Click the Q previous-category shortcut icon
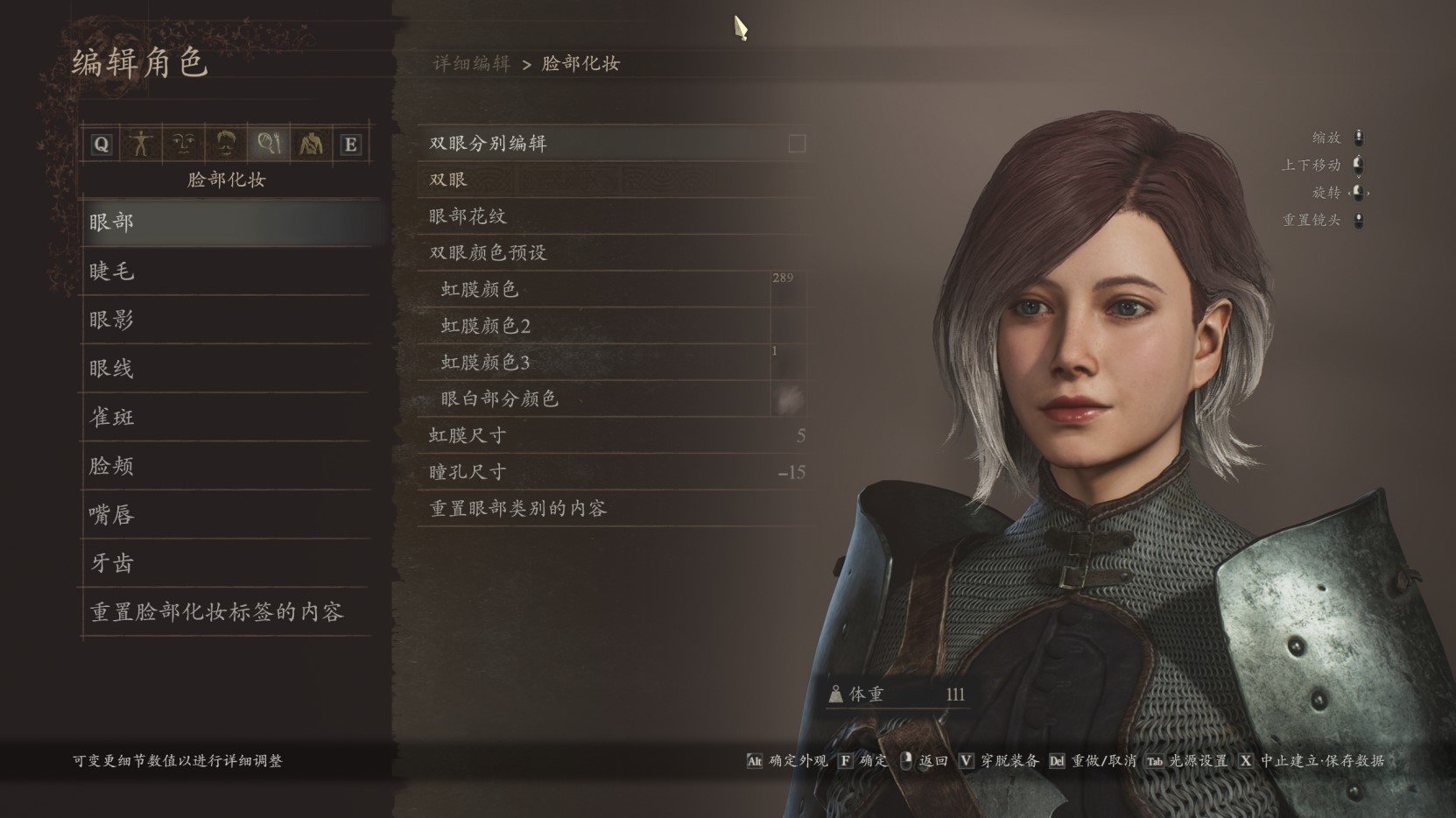This screenshot has width=1456, height=818. [101, 145]
